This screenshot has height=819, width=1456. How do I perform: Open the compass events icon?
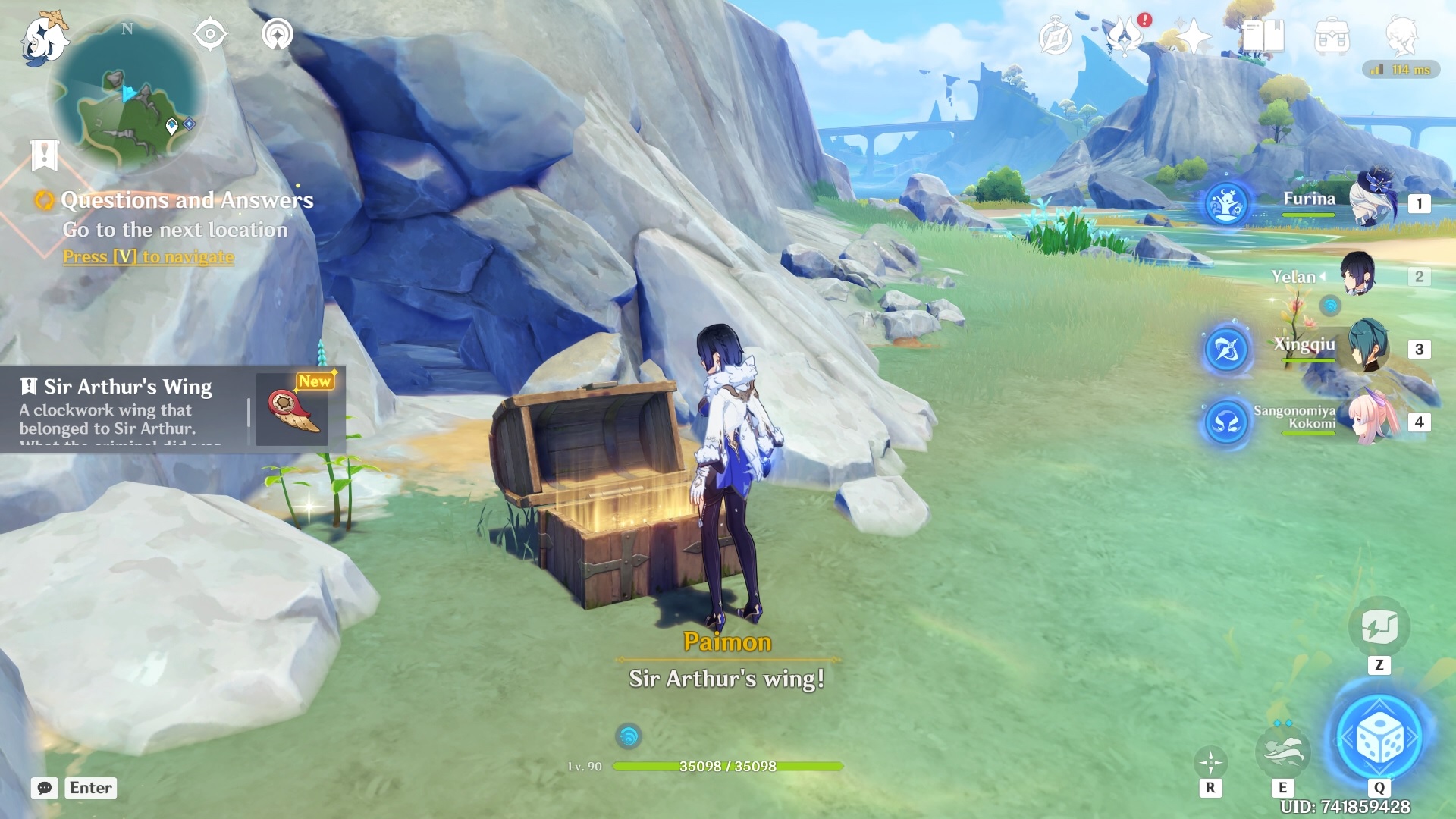pyautogui.click(x=1055, y=38)
